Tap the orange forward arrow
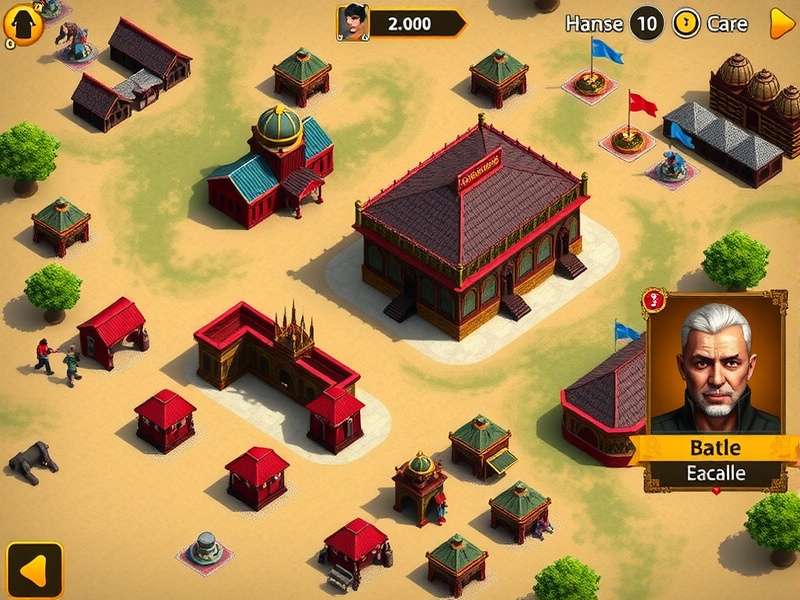 [x=781, y=22]
